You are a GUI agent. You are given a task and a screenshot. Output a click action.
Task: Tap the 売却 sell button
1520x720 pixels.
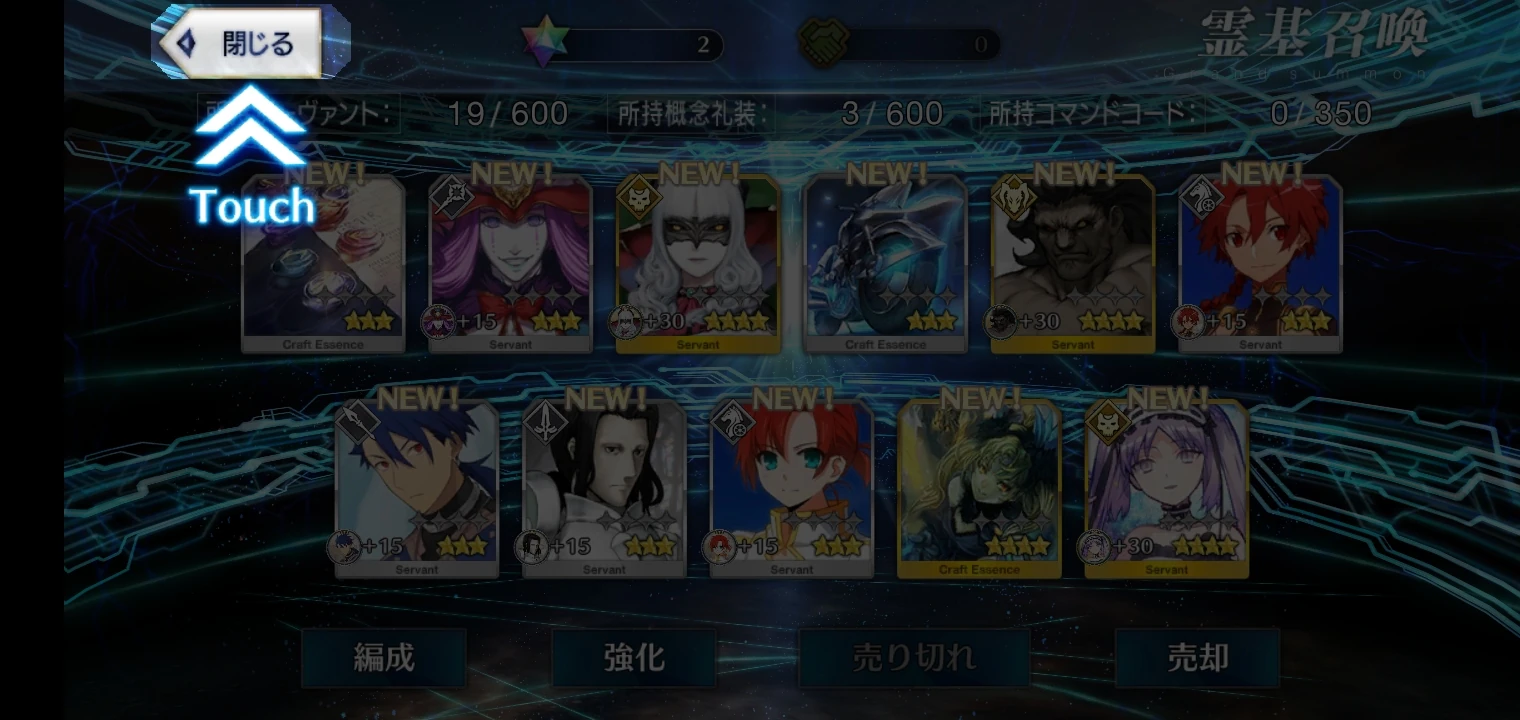coord(1198,659)
